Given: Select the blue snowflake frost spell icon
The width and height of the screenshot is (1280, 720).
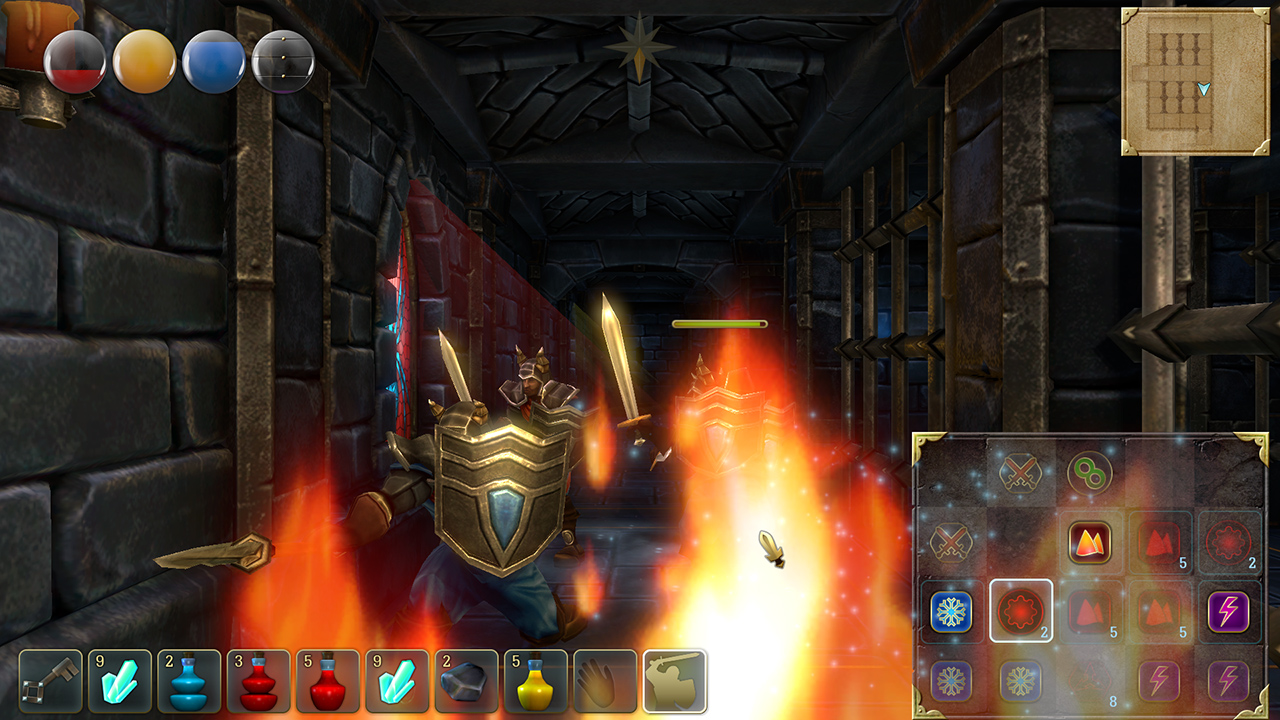Looking at the screenshot, I should click(953, 610).
